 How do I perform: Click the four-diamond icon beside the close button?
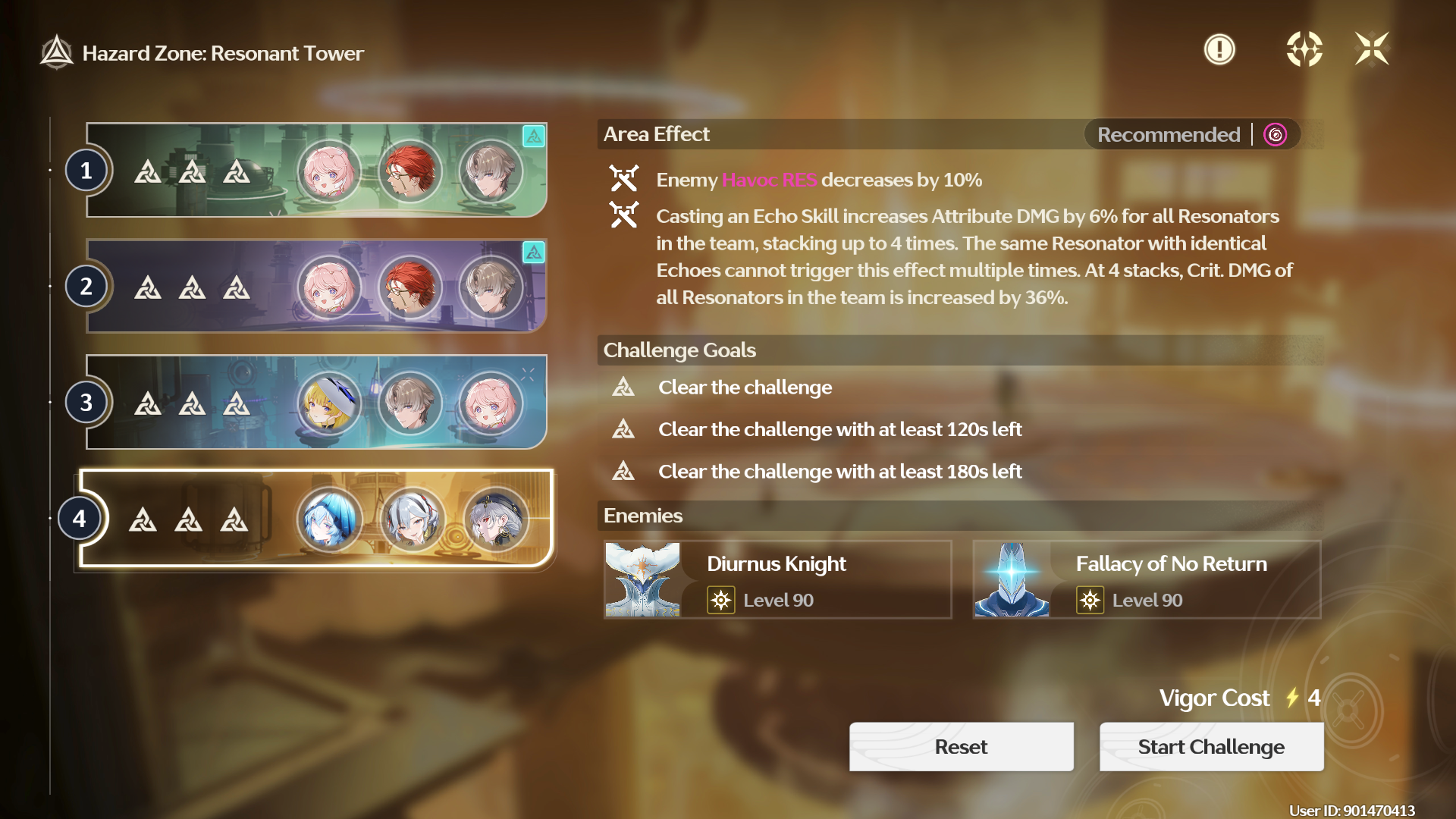[1304, 50]
